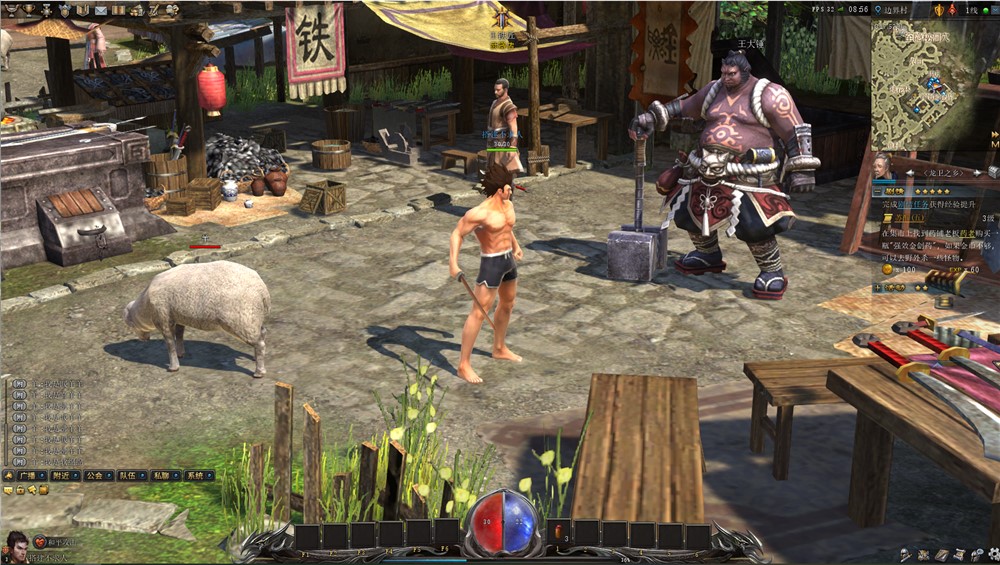The image size is (1000, 565).
Task: Select the 1线 server line selector
Action: (x=972, y=10)
